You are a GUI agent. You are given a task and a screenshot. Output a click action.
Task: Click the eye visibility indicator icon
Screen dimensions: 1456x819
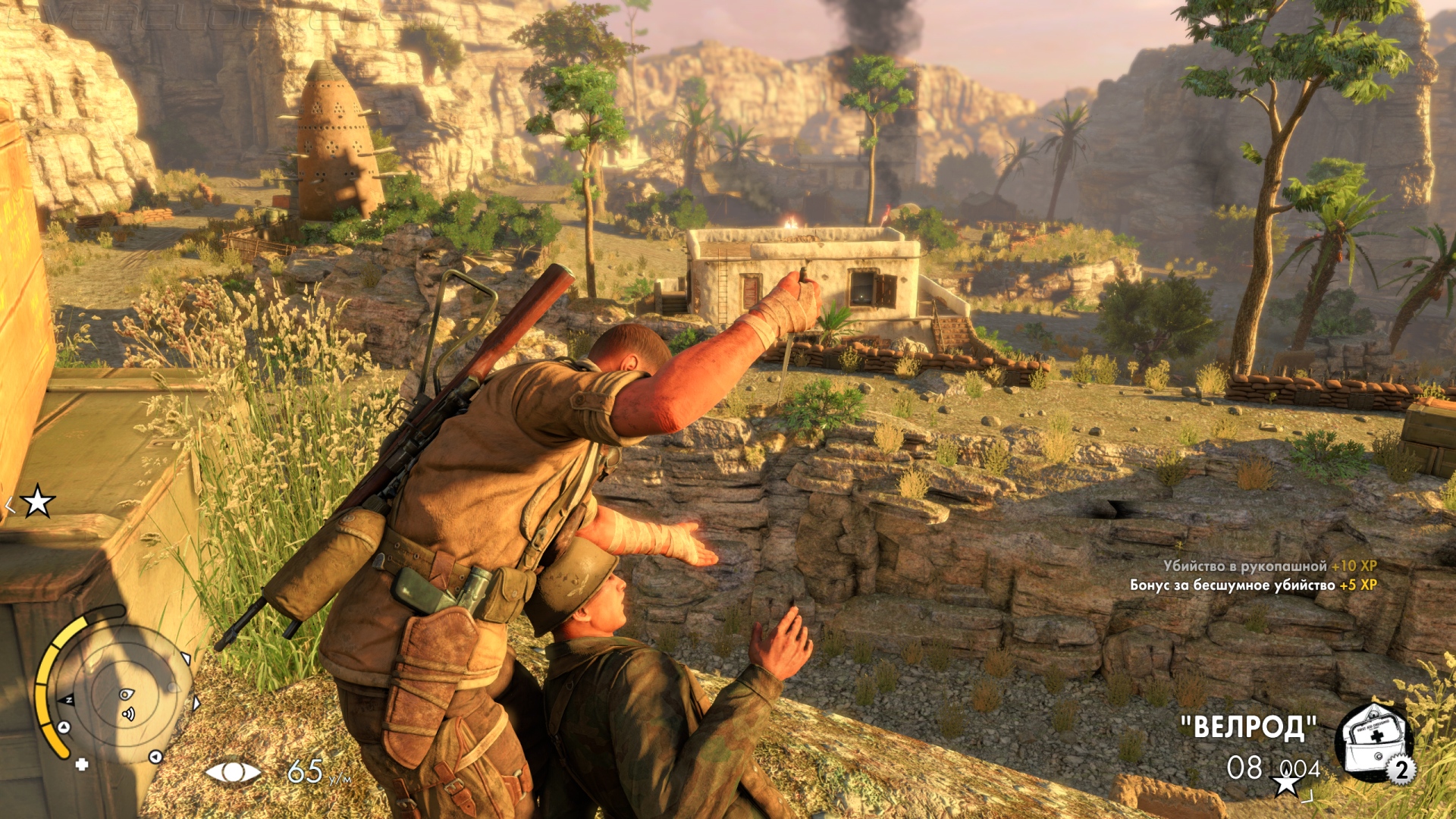pos(233,772)
